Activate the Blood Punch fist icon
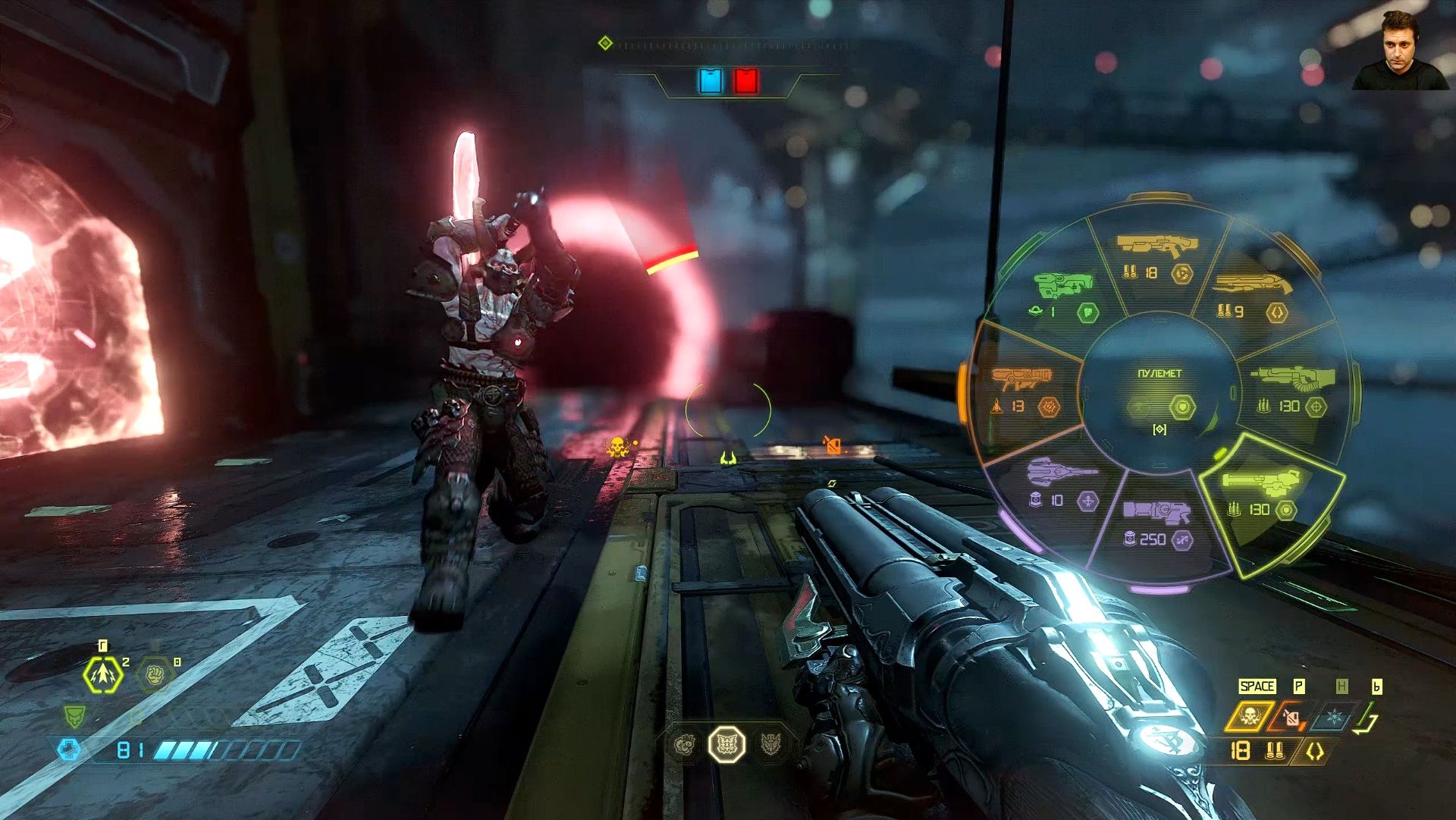The height and width of the screenshot is (820, 1456). coord(155,674)
